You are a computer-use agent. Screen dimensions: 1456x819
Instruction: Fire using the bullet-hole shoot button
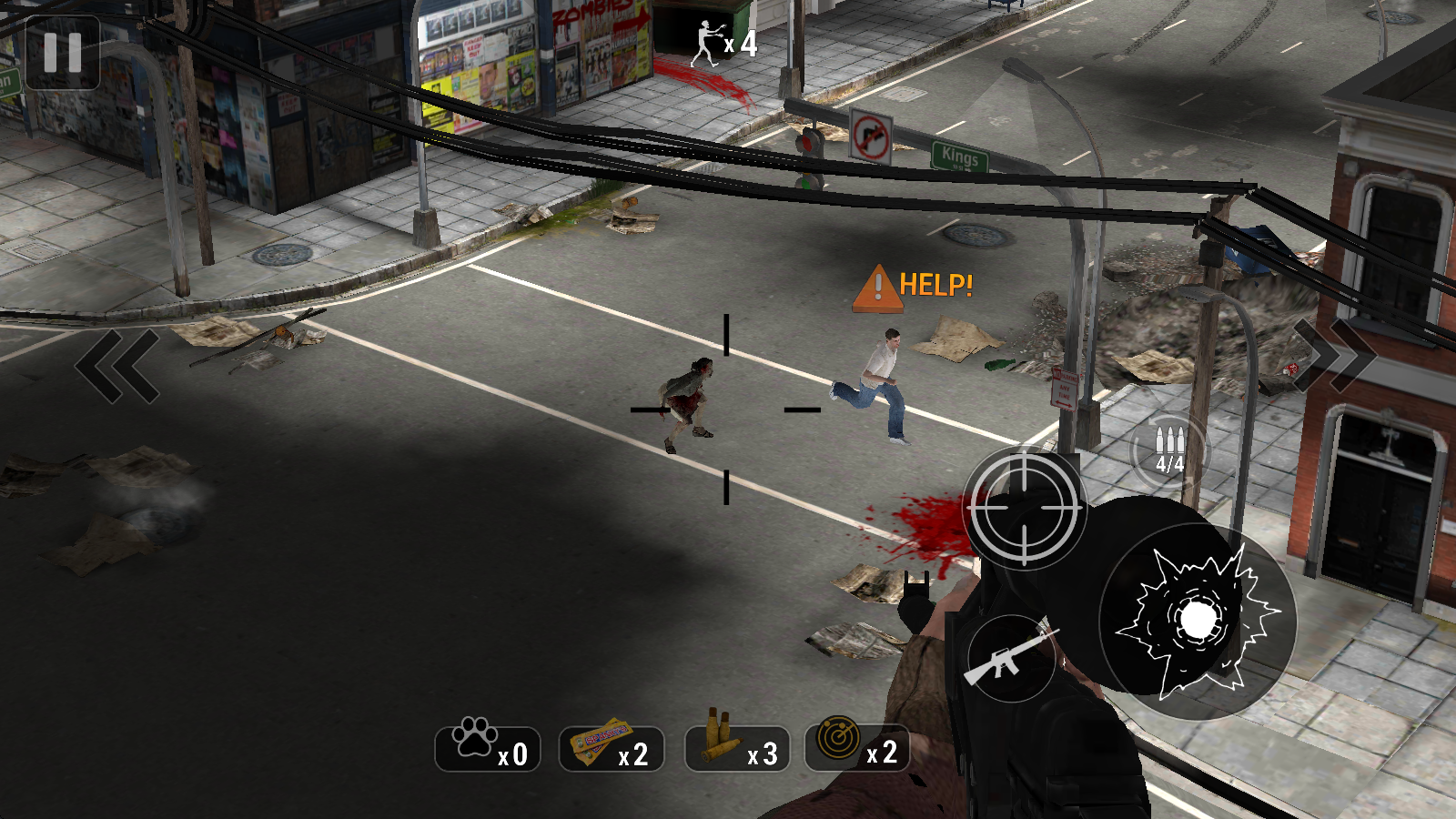click(1196, 622)
